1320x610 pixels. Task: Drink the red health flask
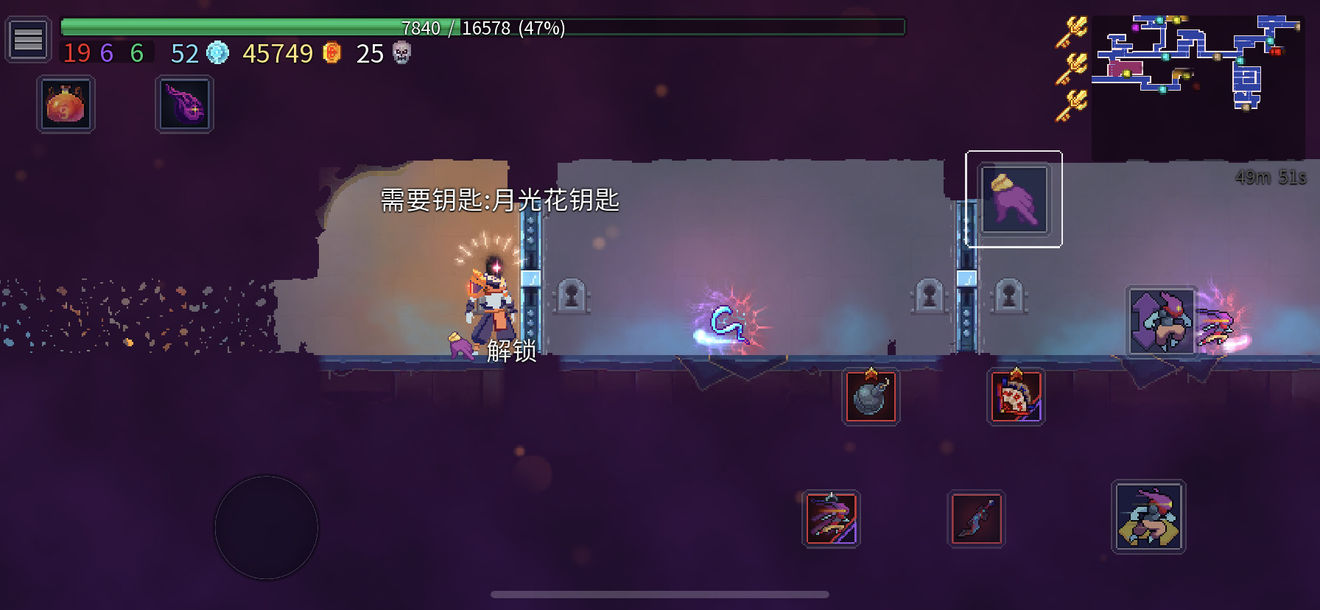[x=66, y=104]
